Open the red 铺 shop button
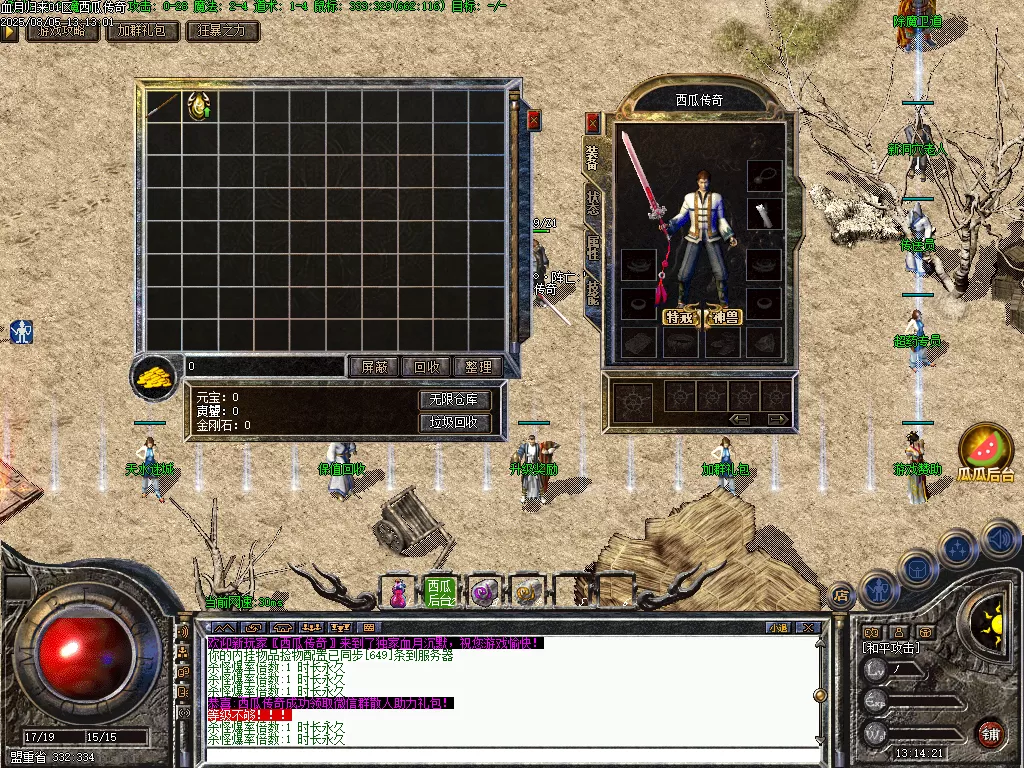The width and height of the screenshot is (1024, 768). [x=990, y=733]
